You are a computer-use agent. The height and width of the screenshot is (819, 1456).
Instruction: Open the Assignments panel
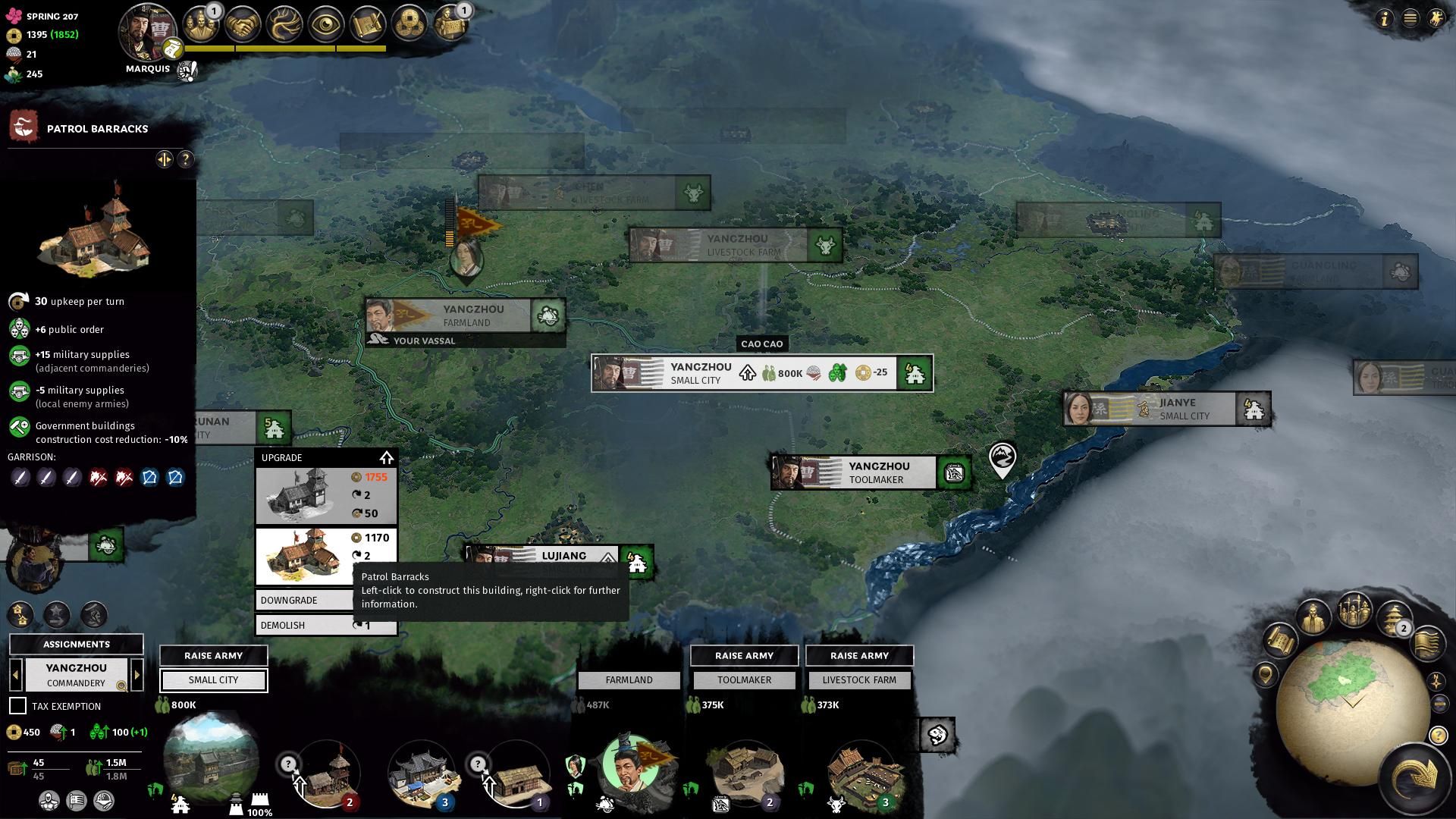pyautogui.click(x=76, y=645)
